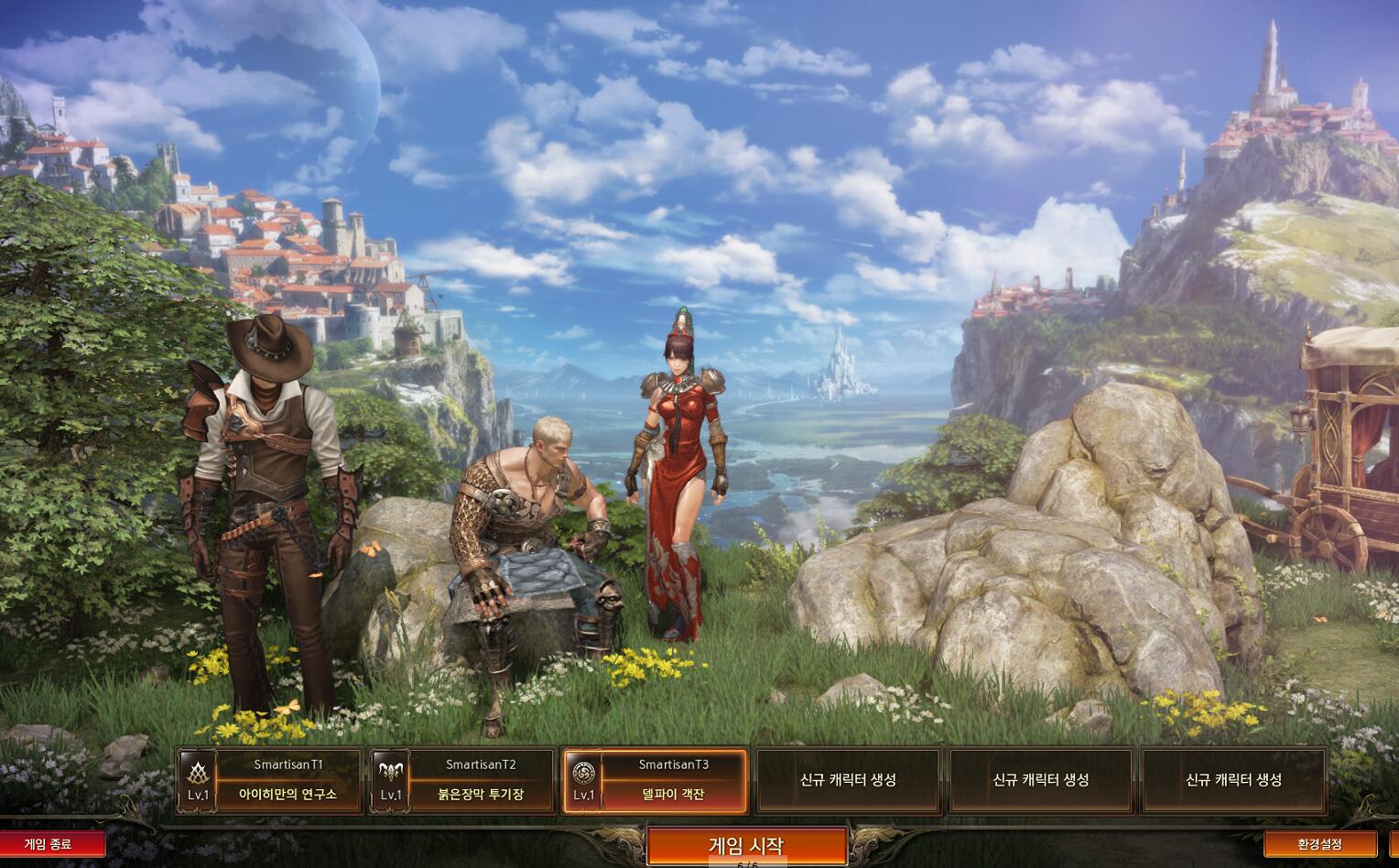Viewport: 1399px width, 868px height.
Task: Pick the SmartisanT3 character slot
Action: 655,780
